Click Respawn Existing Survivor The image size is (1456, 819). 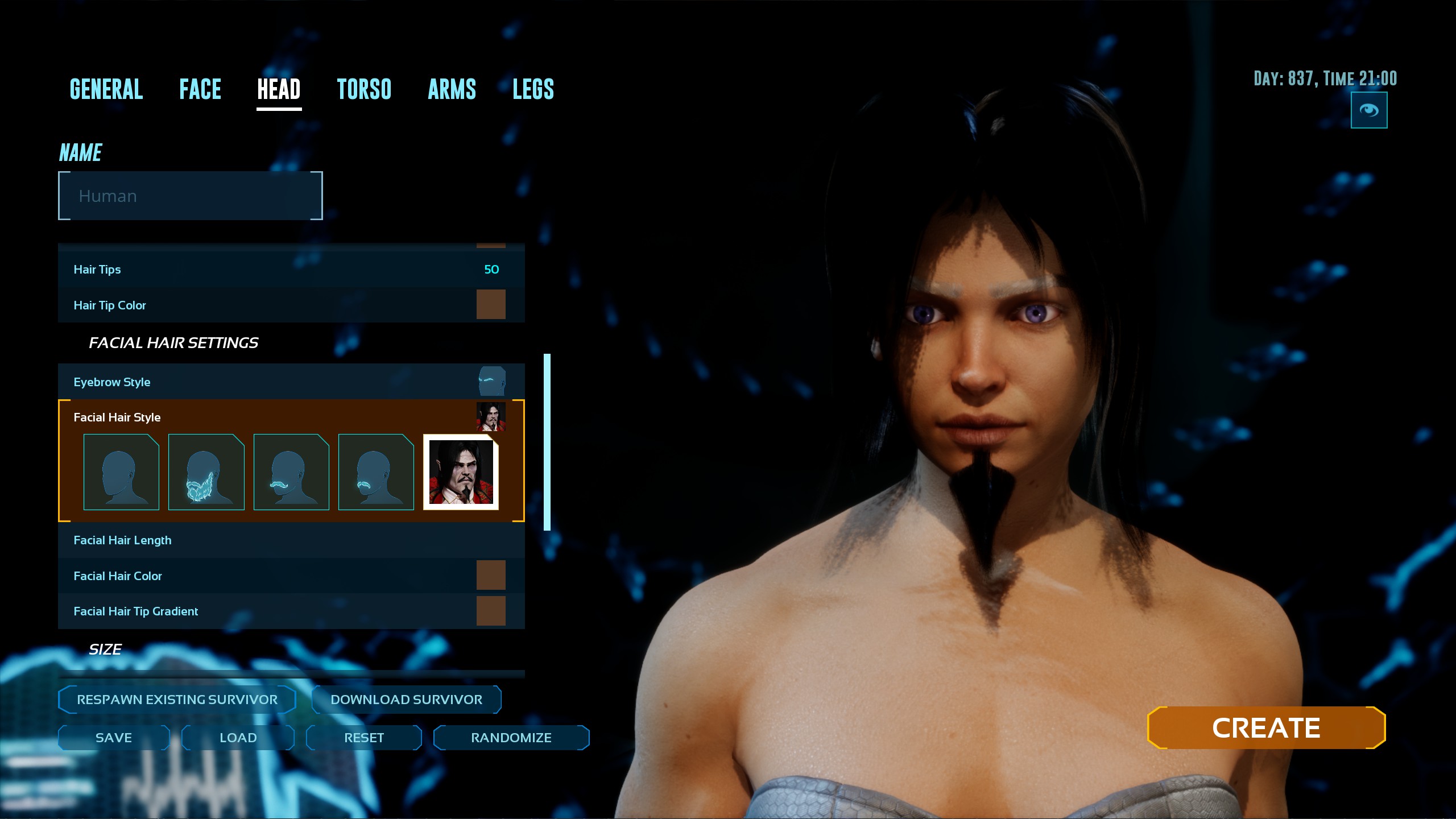tap(177, 700)
